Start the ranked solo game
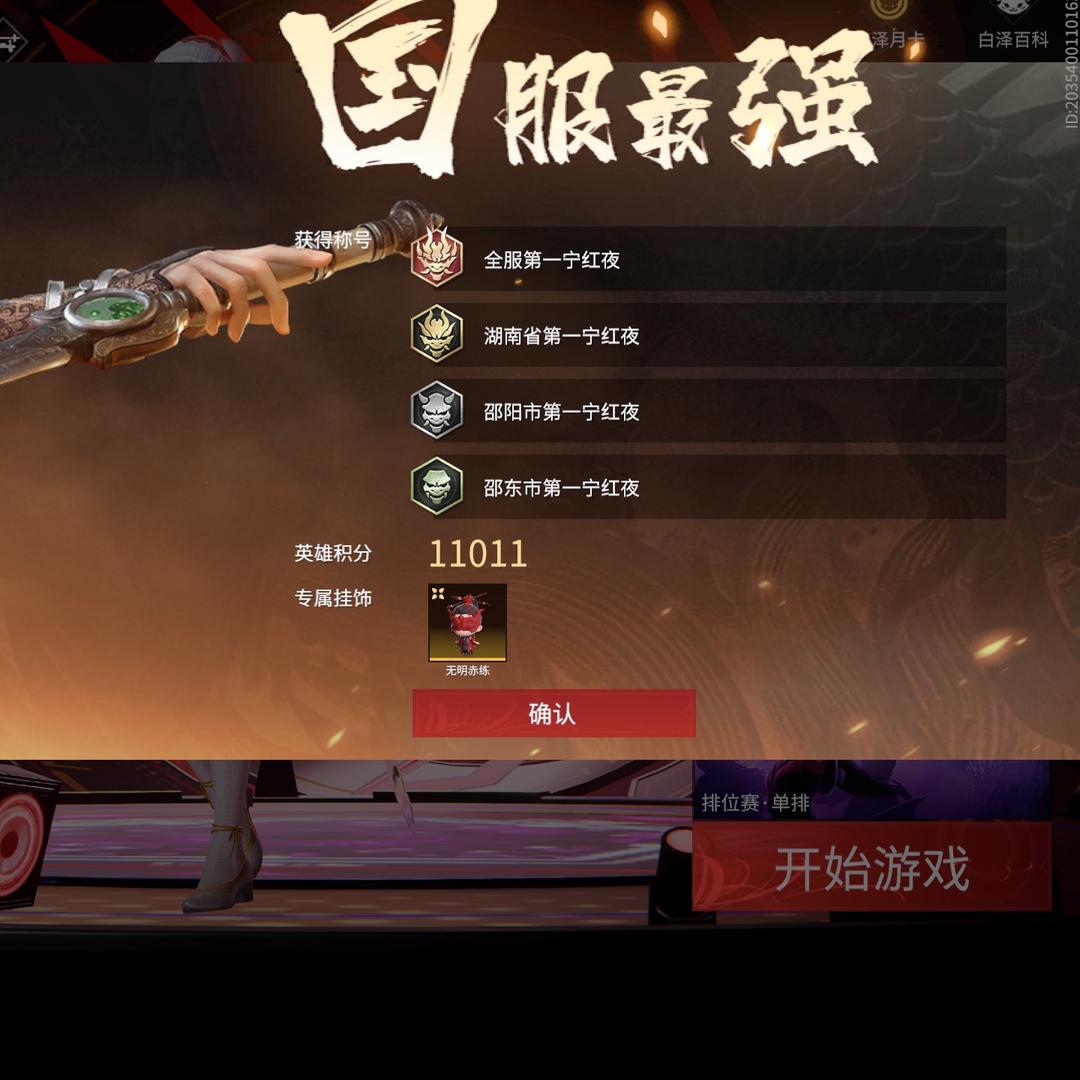The height and width of the screenshot is (1080, 1080). pos(871,867)
